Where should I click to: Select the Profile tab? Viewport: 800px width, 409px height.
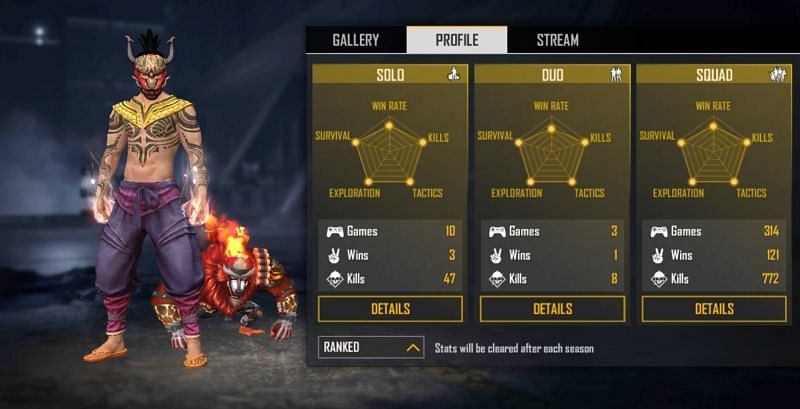[456, 40]
